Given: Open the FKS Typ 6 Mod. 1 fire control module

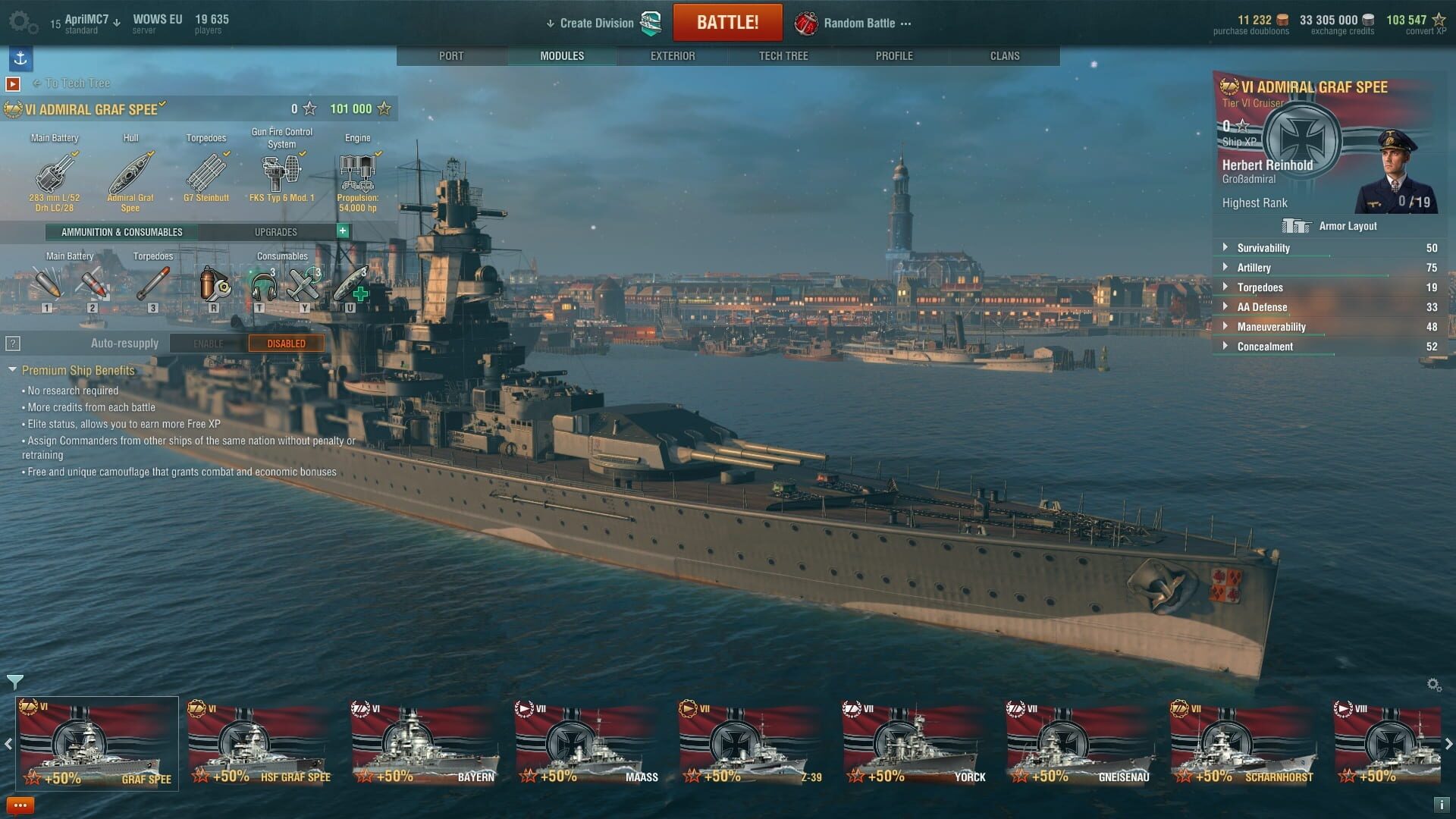Looking at the screenshot, I should [x=280, y=173].
